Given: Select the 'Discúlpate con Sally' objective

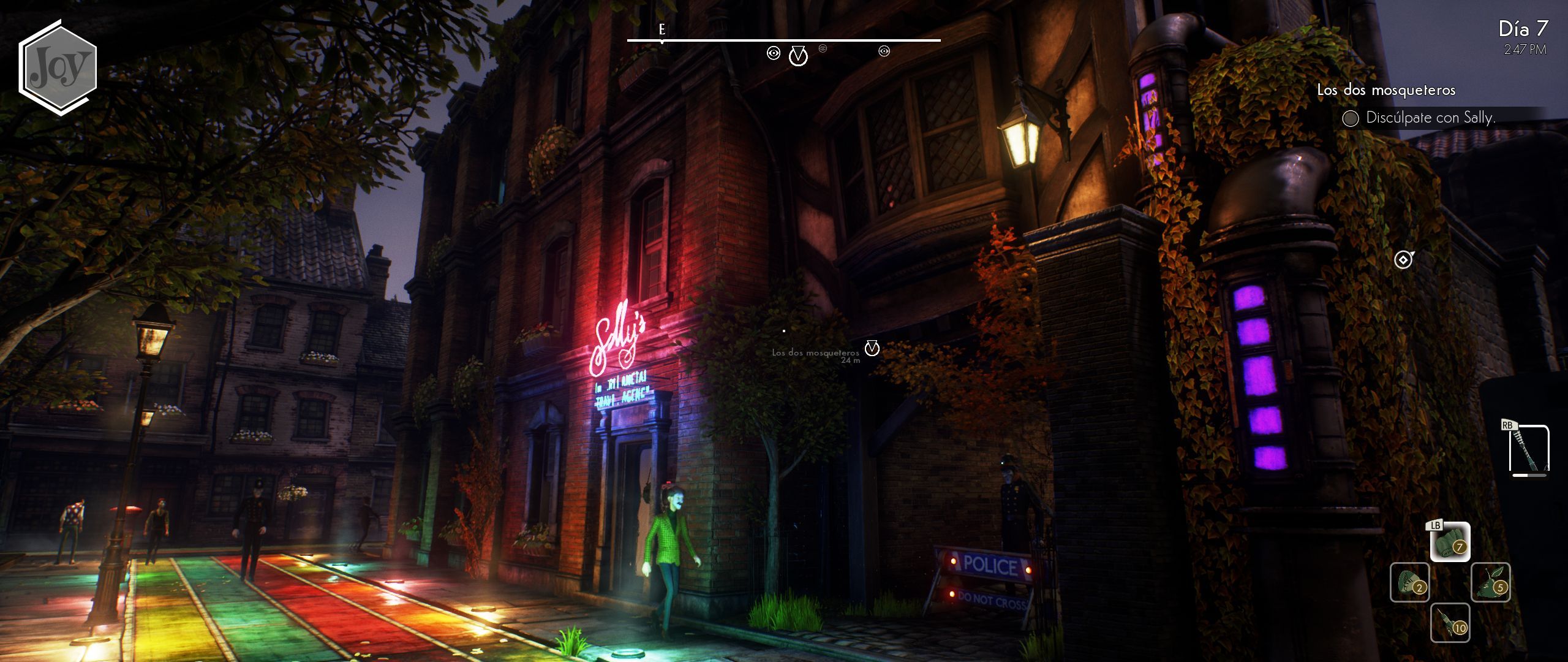Looking at the screenshot, I should pyautogui.click(x=1430, y=118).
